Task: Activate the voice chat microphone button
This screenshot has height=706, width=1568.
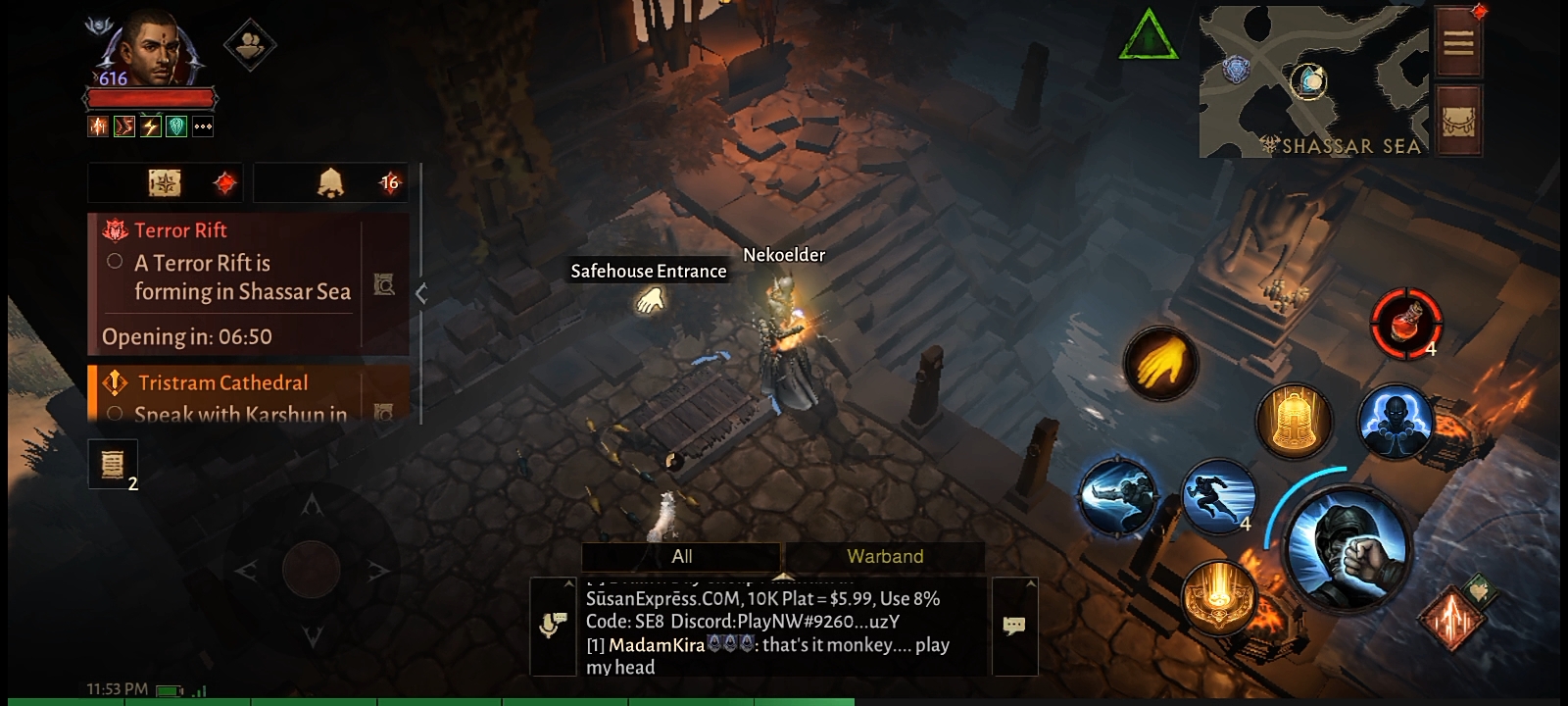Action: point(553,626)
